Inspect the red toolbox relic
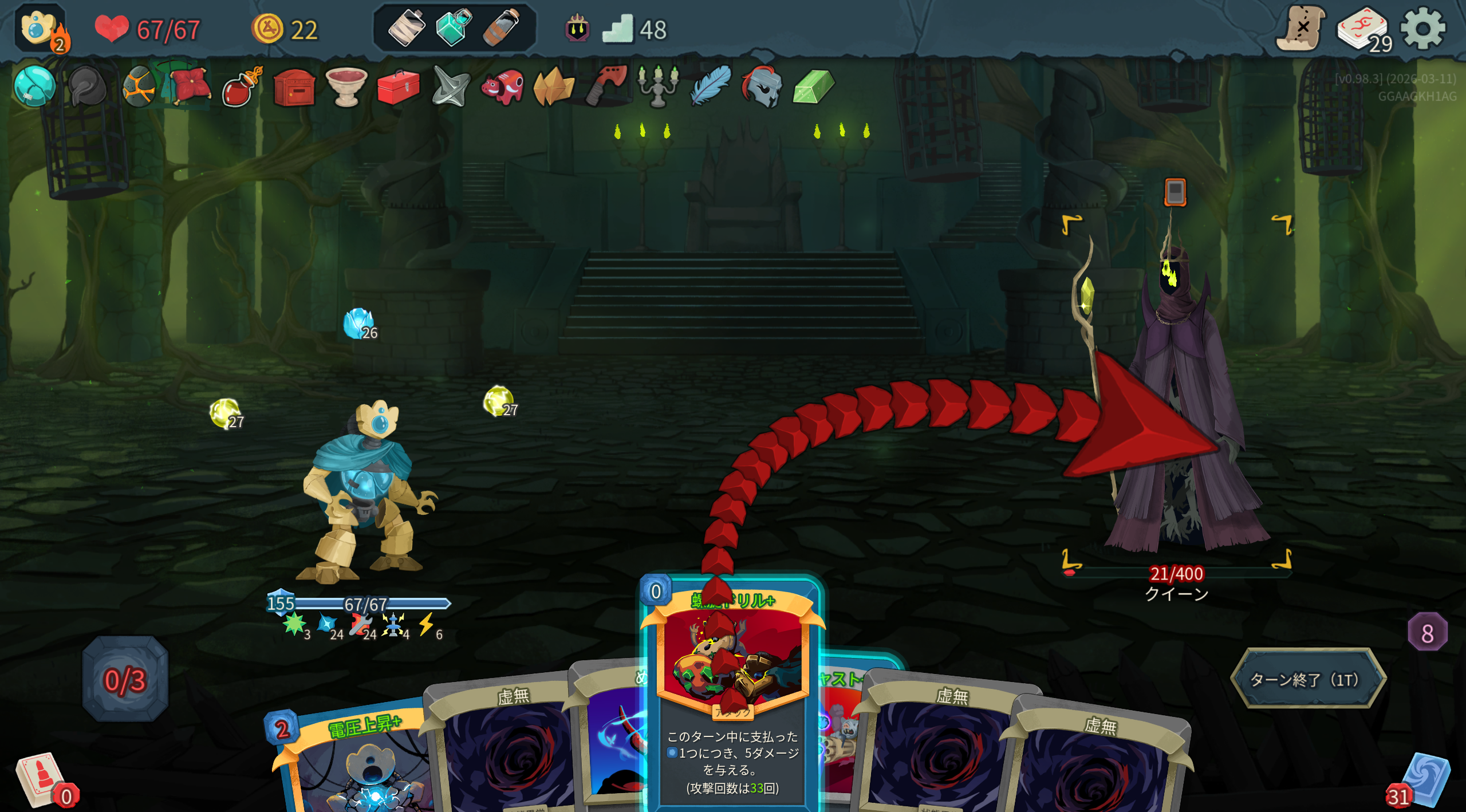1466x812 pixels. tap(399, 88)
